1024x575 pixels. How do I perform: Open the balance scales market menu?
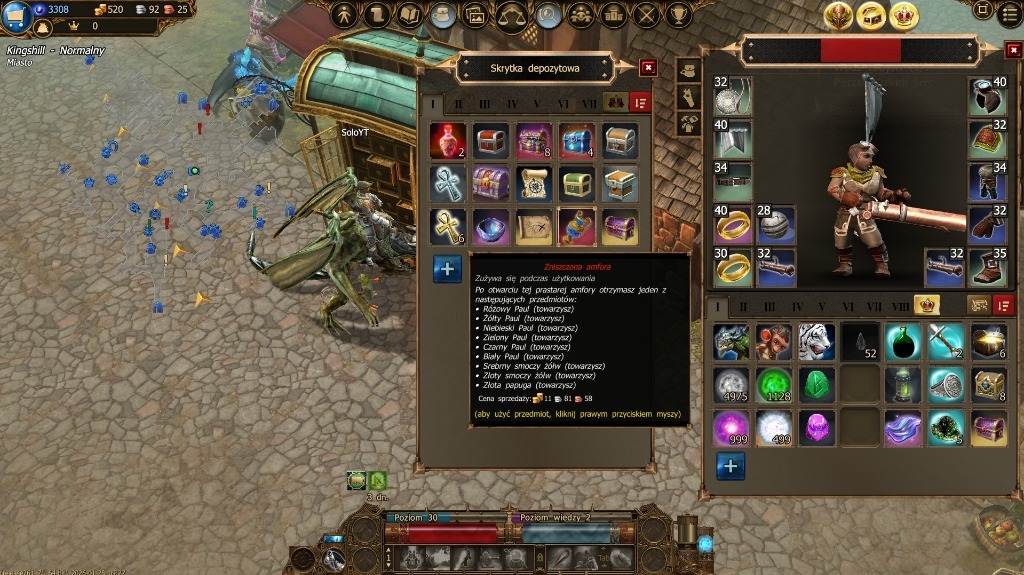click(512, 15)
